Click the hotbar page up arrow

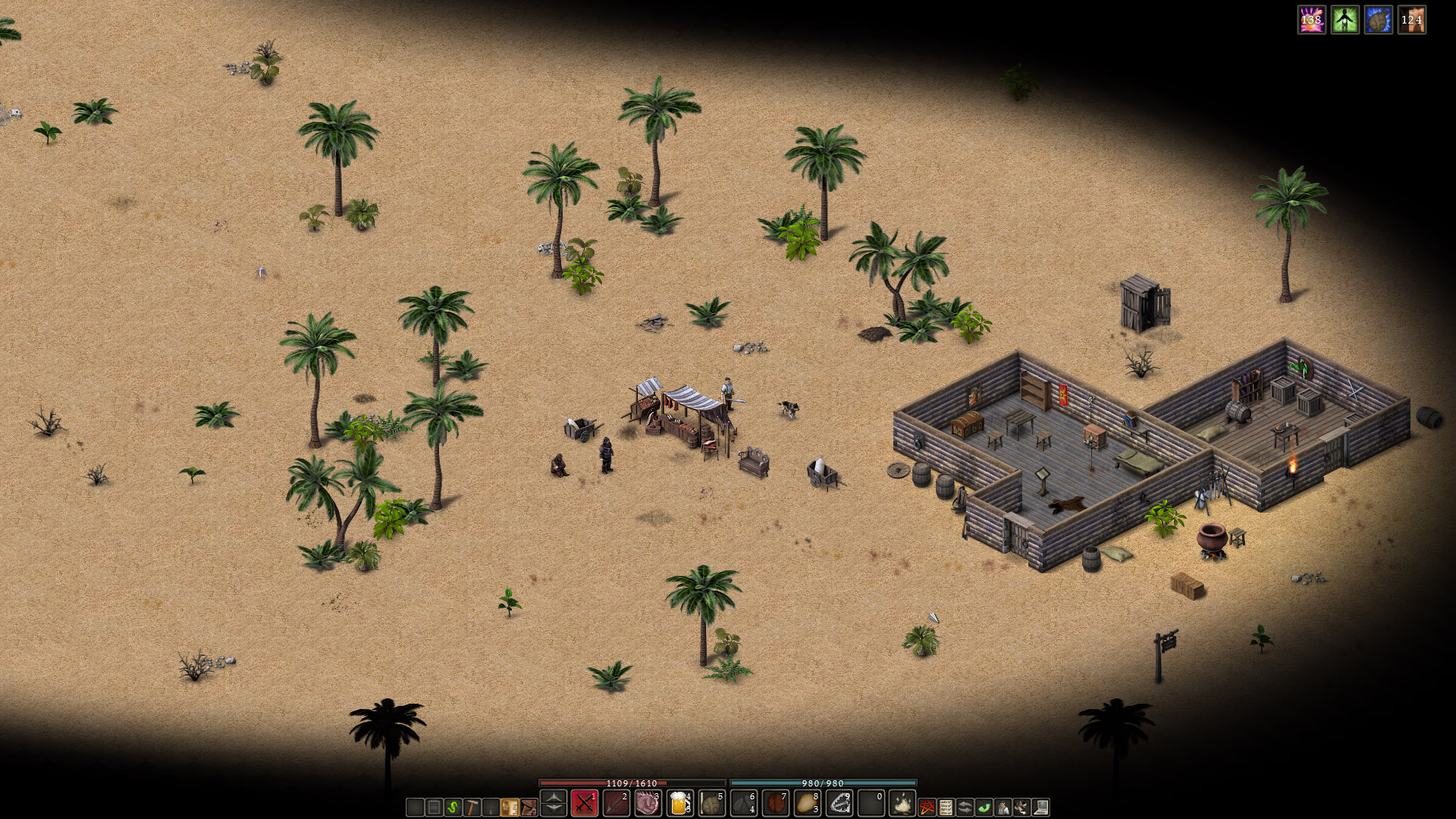pyautogui.click(x=554, y=796)
